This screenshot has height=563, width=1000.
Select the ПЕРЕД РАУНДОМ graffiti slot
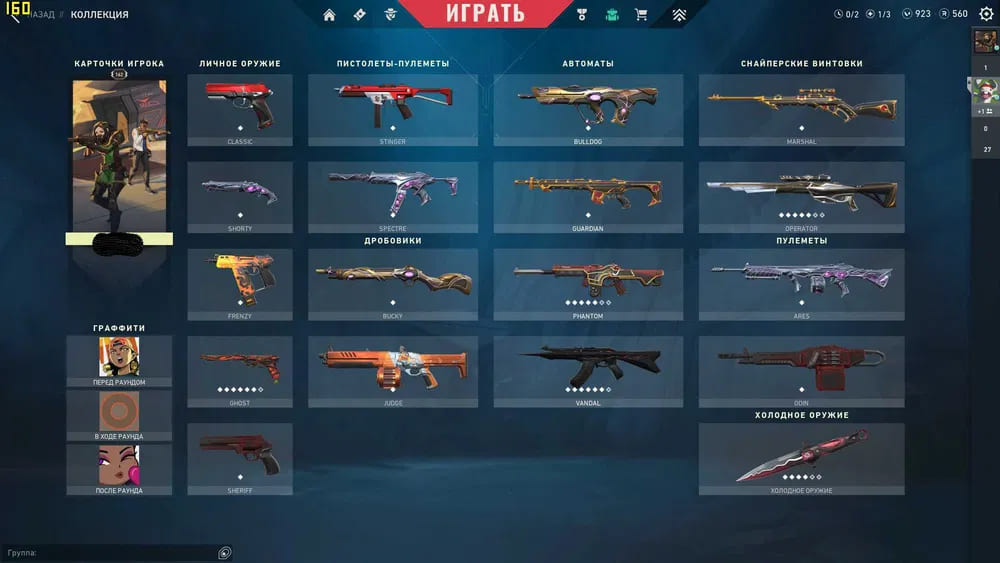119,360
